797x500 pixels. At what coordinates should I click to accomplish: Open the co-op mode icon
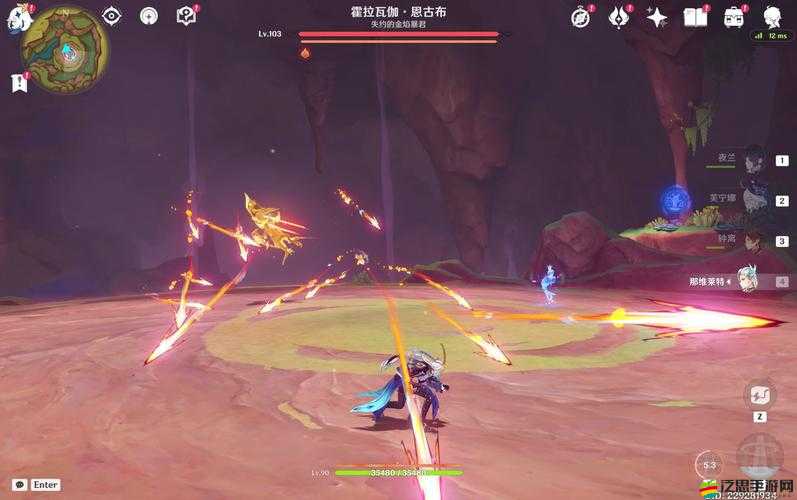(149, 15)
